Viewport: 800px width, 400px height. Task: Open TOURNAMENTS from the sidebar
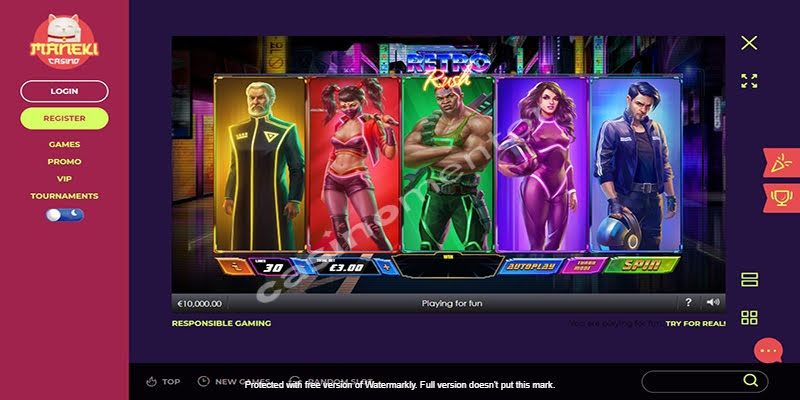[64, 196]
